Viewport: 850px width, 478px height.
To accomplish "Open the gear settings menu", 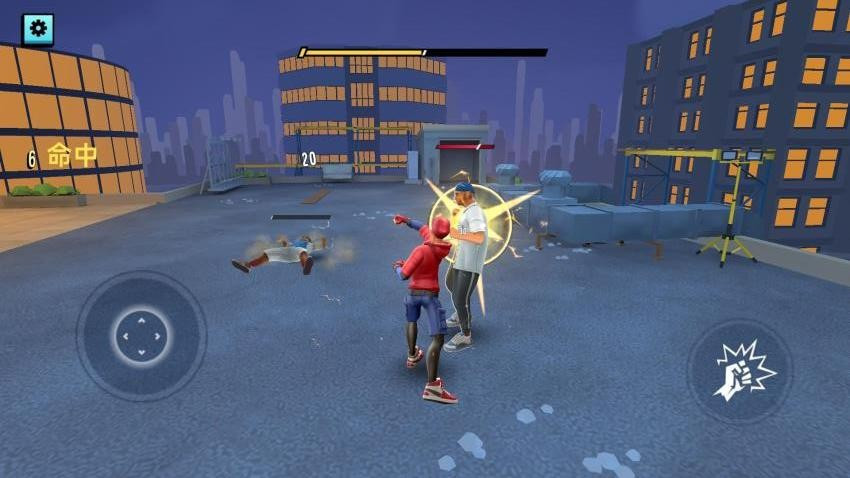I will (38, 29).
